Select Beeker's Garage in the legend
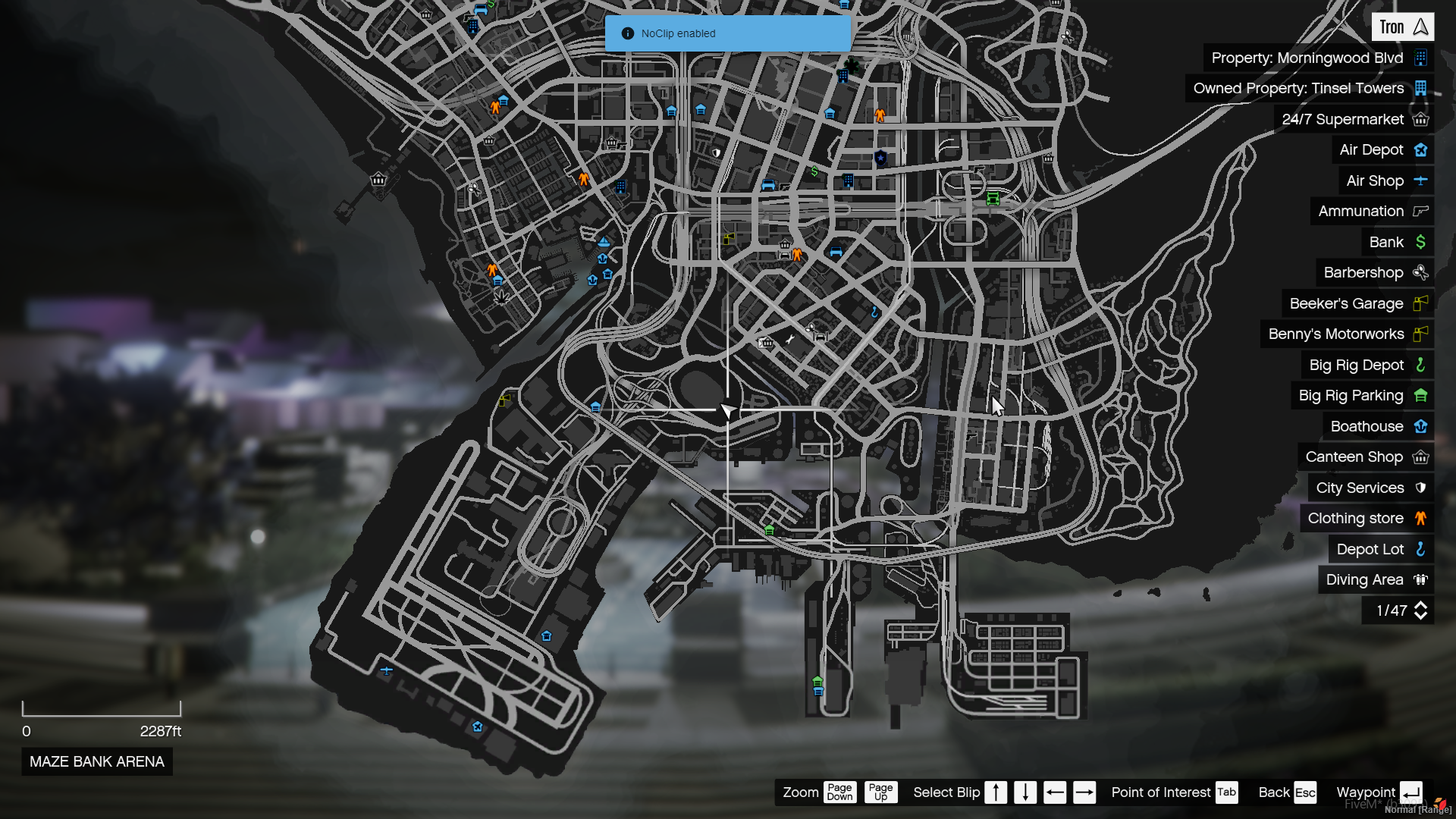The image size is (1456, 819). point(1357,304)
